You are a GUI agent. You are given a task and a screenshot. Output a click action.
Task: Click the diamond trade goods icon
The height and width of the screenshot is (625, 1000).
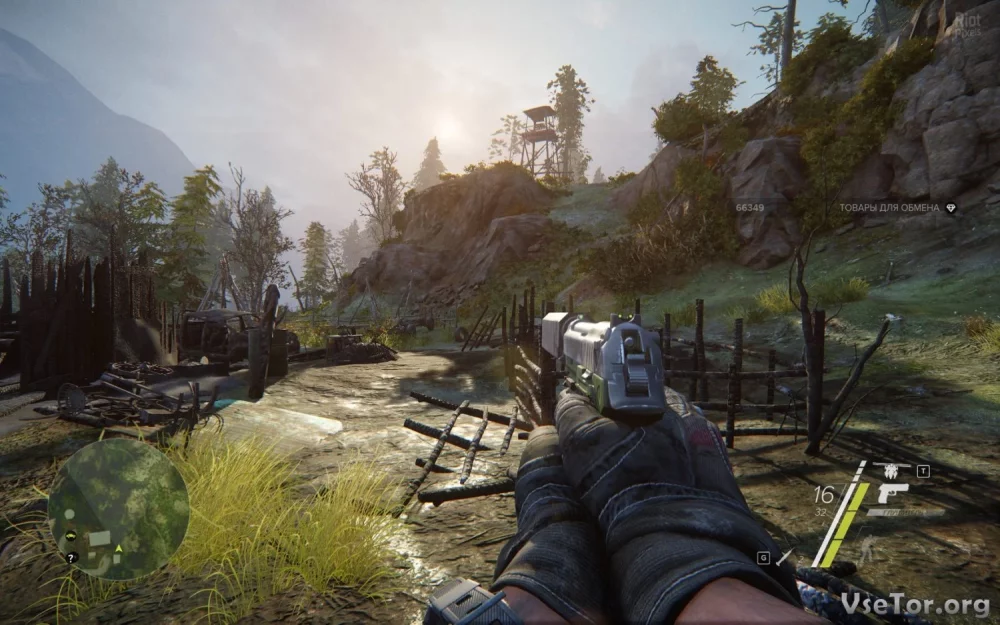click(x=951, y=208)
